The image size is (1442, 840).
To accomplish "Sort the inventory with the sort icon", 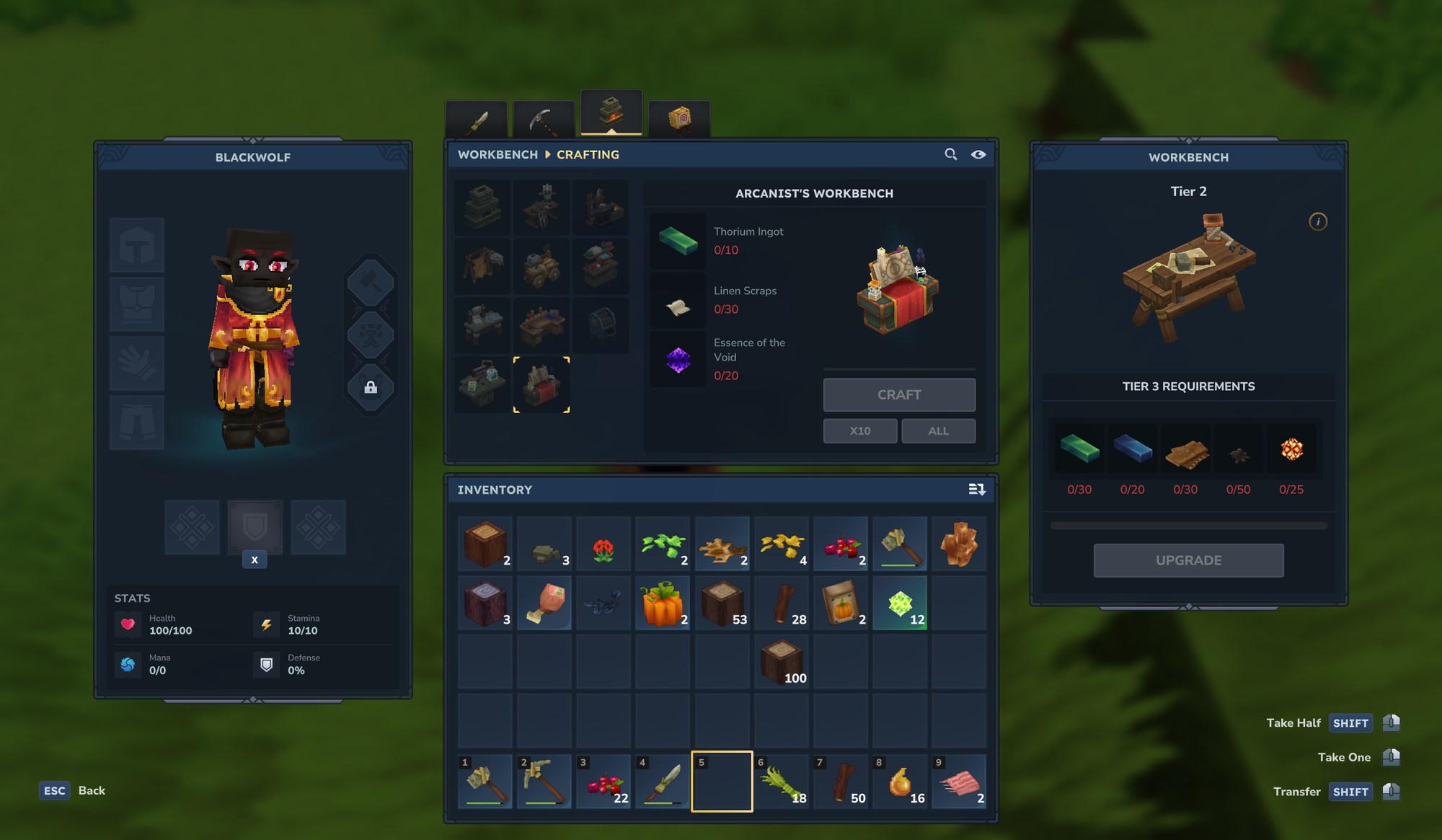I will pyautogui.click(x=977, y=490).
